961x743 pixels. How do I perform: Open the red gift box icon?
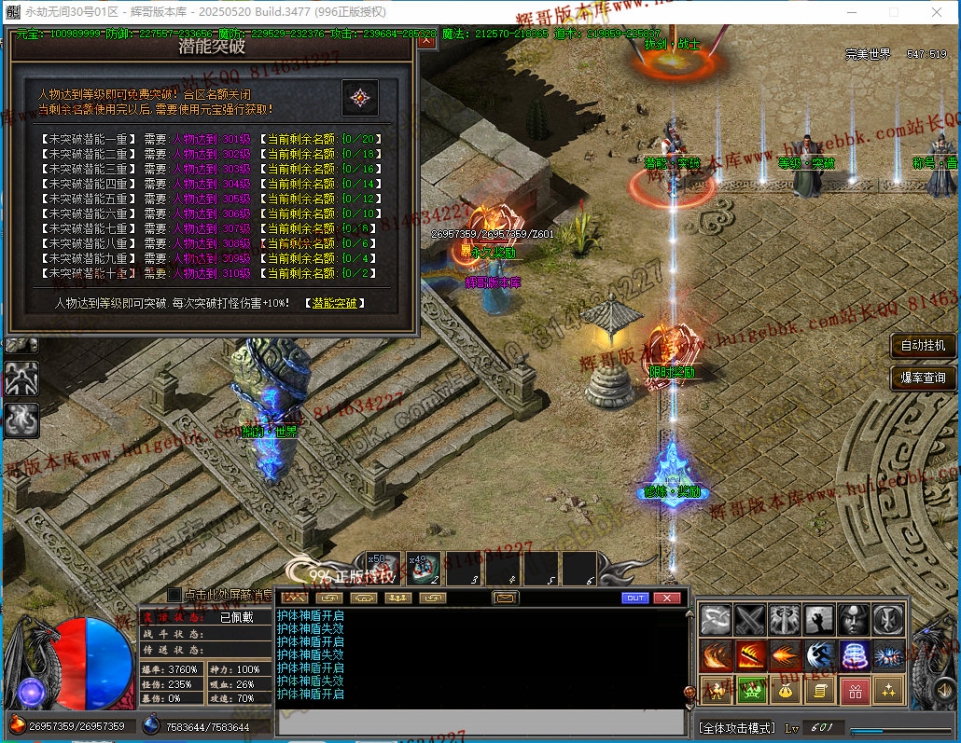854,690
